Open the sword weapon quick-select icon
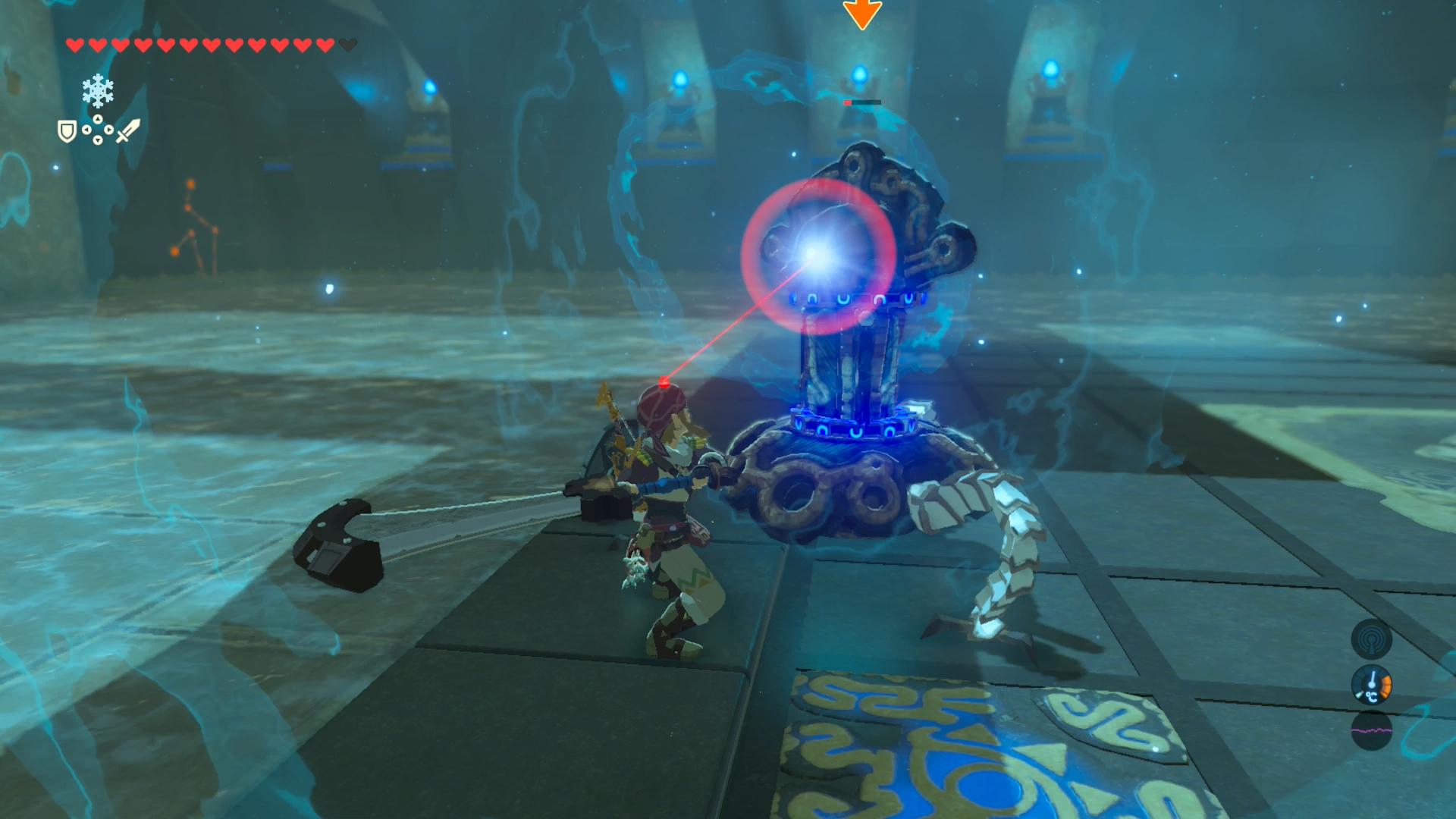 click(x=127, y=130)
